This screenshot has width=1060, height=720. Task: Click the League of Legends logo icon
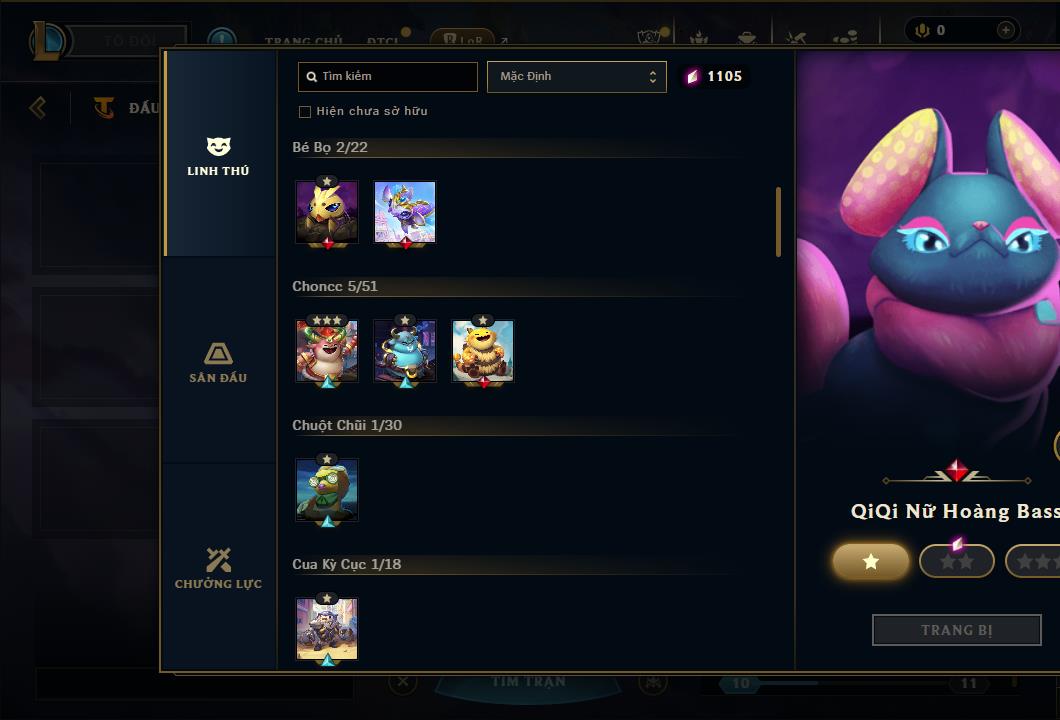pyautogui.click(x=48, y=41)
